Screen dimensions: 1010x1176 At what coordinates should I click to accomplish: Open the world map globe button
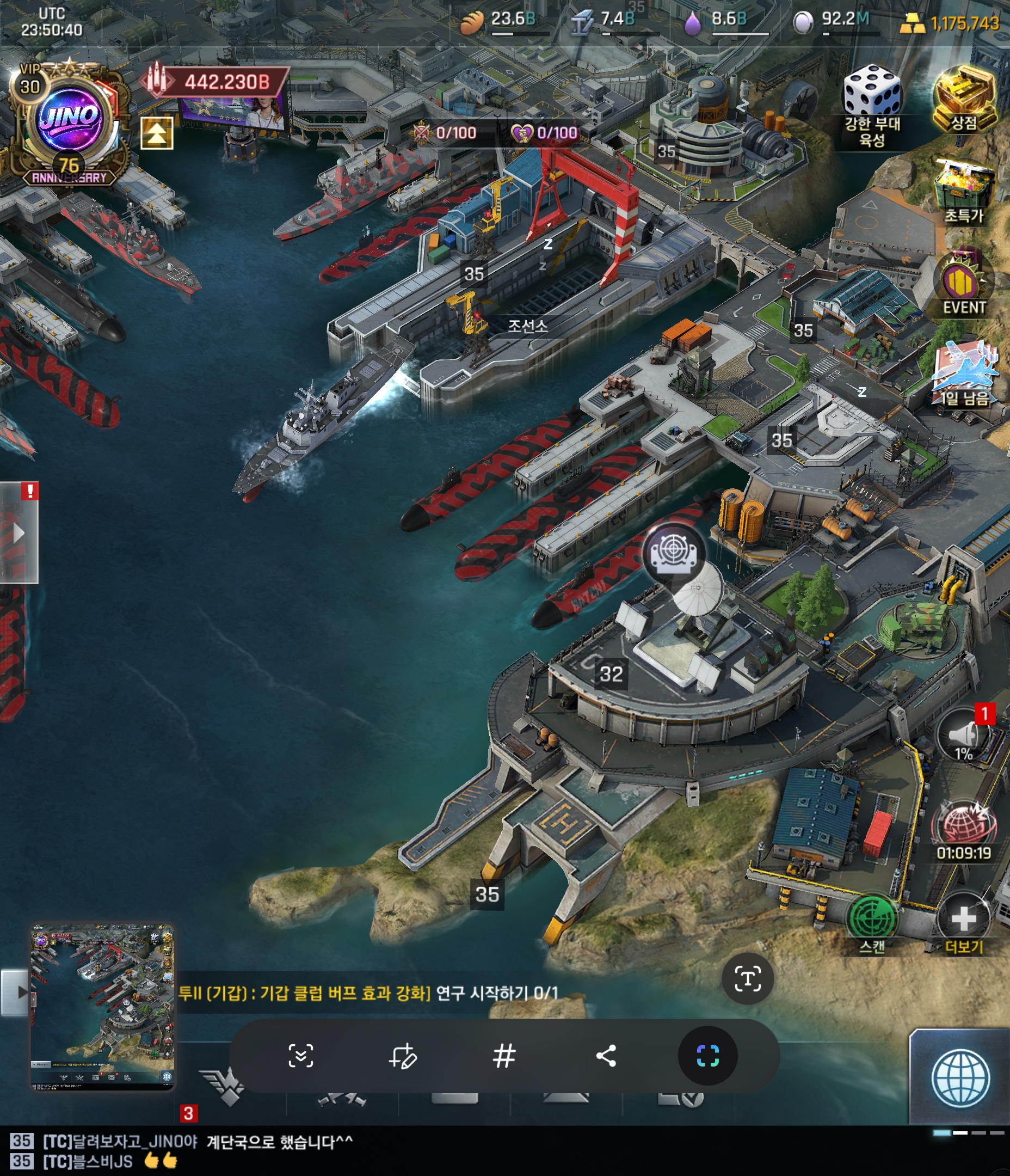960,1079
